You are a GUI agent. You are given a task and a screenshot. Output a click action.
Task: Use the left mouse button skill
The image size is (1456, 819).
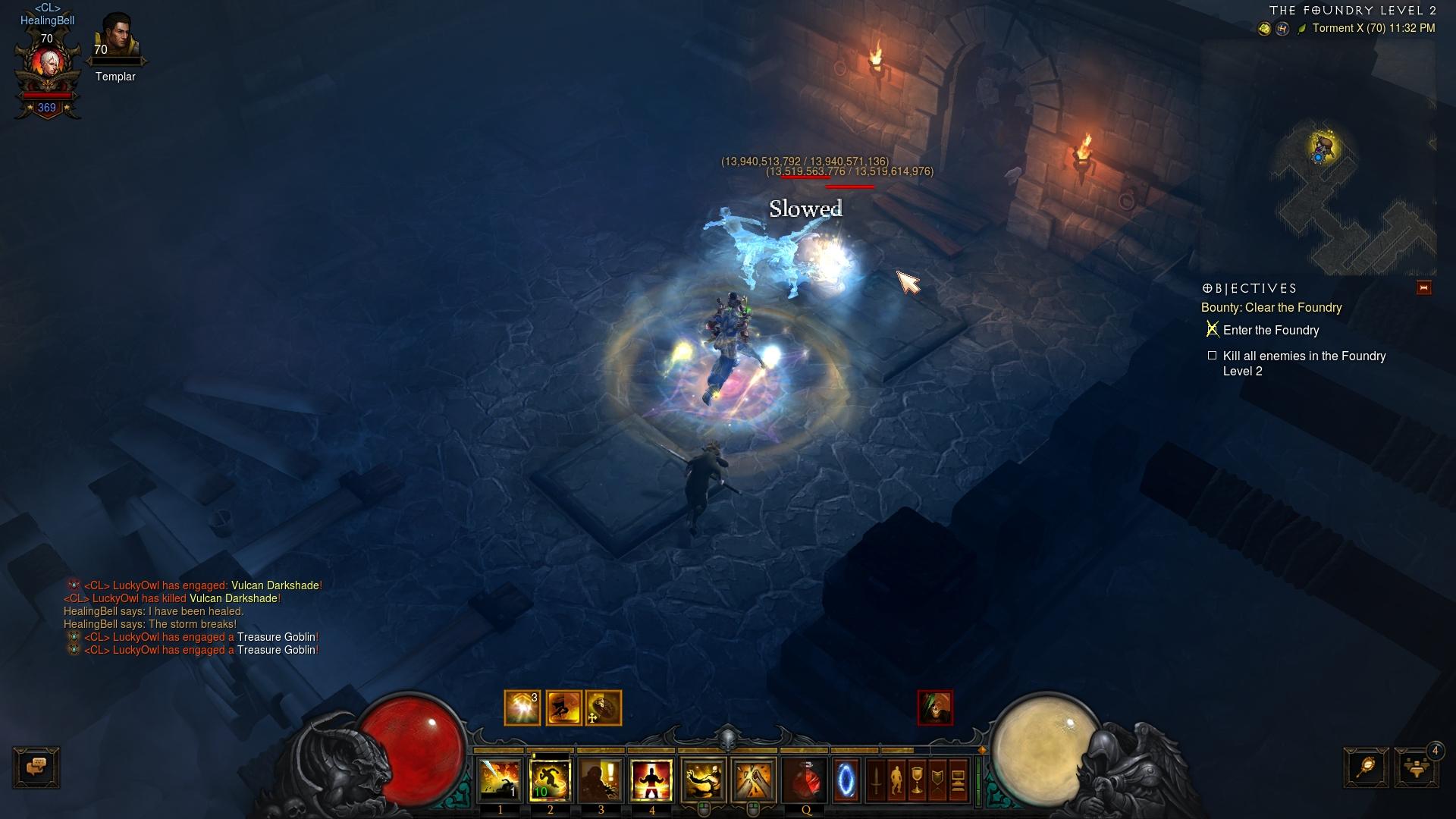704,780
